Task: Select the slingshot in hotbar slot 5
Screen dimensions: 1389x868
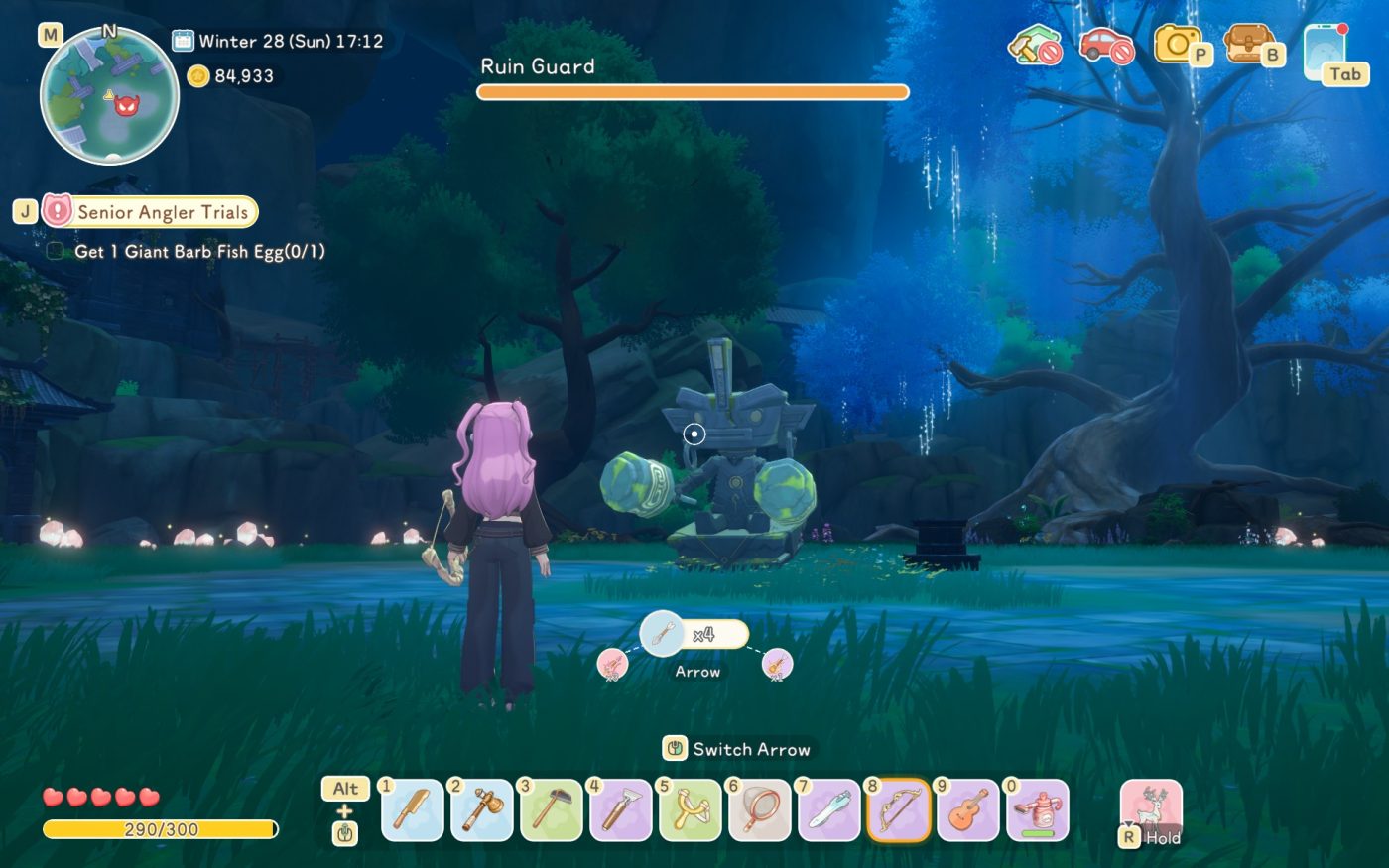Action: [690, 811]
